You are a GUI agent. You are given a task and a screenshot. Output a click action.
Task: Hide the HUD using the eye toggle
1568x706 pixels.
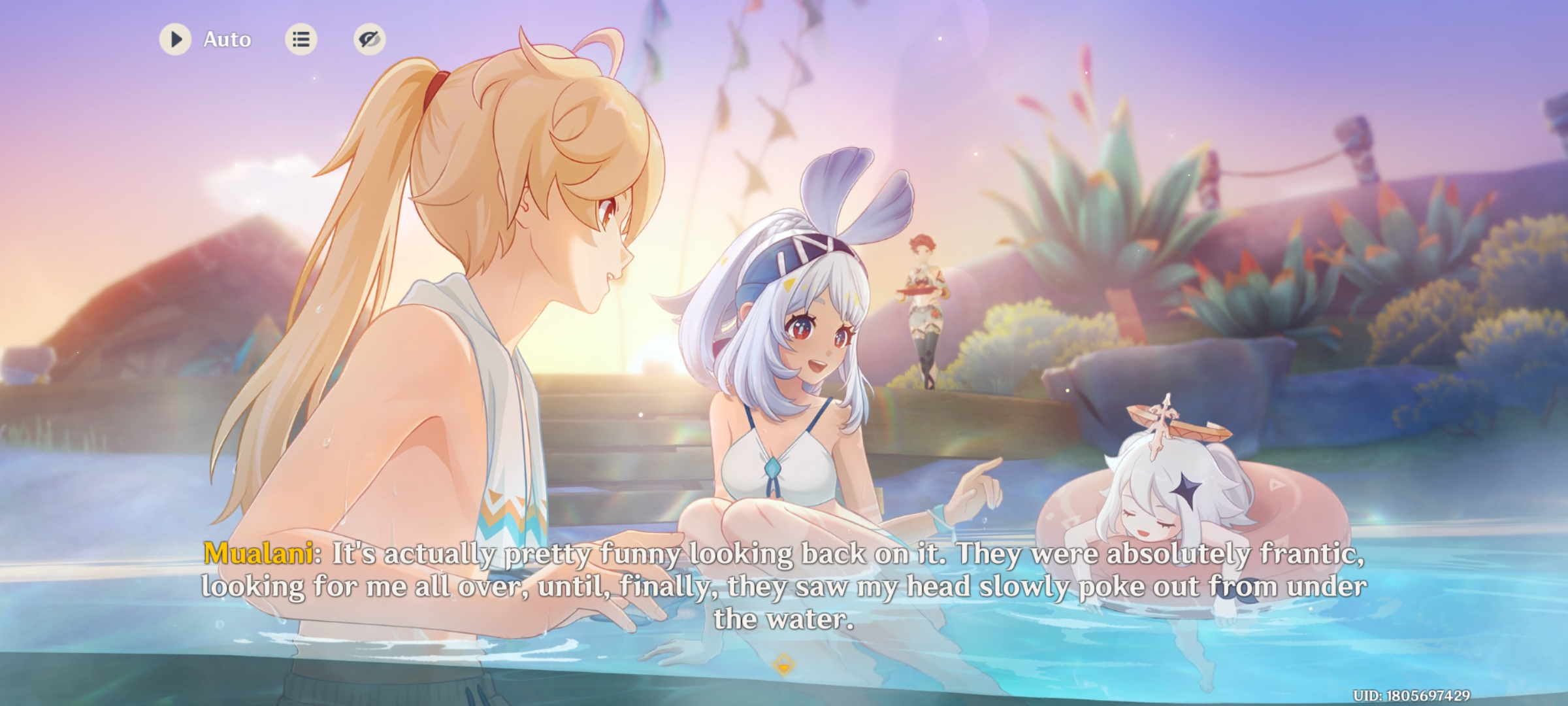pos(368,40)
